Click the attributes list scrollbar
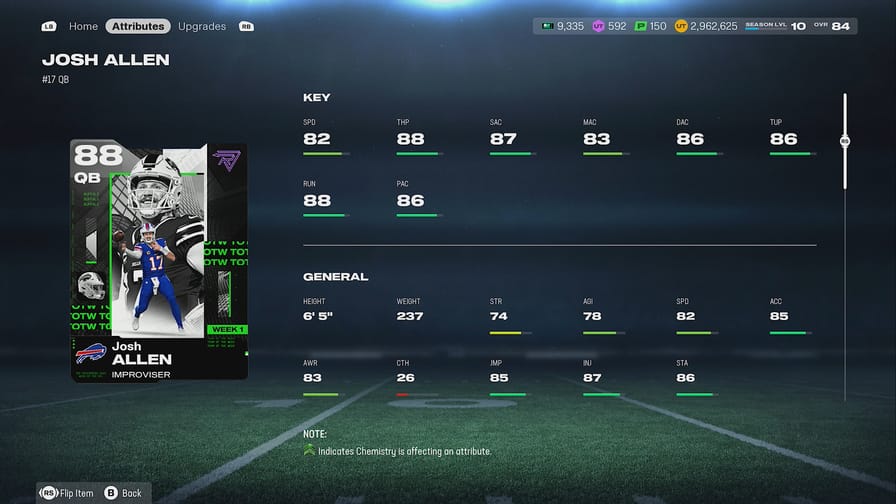This screenshot has width=896, height=504. [845, 141]
